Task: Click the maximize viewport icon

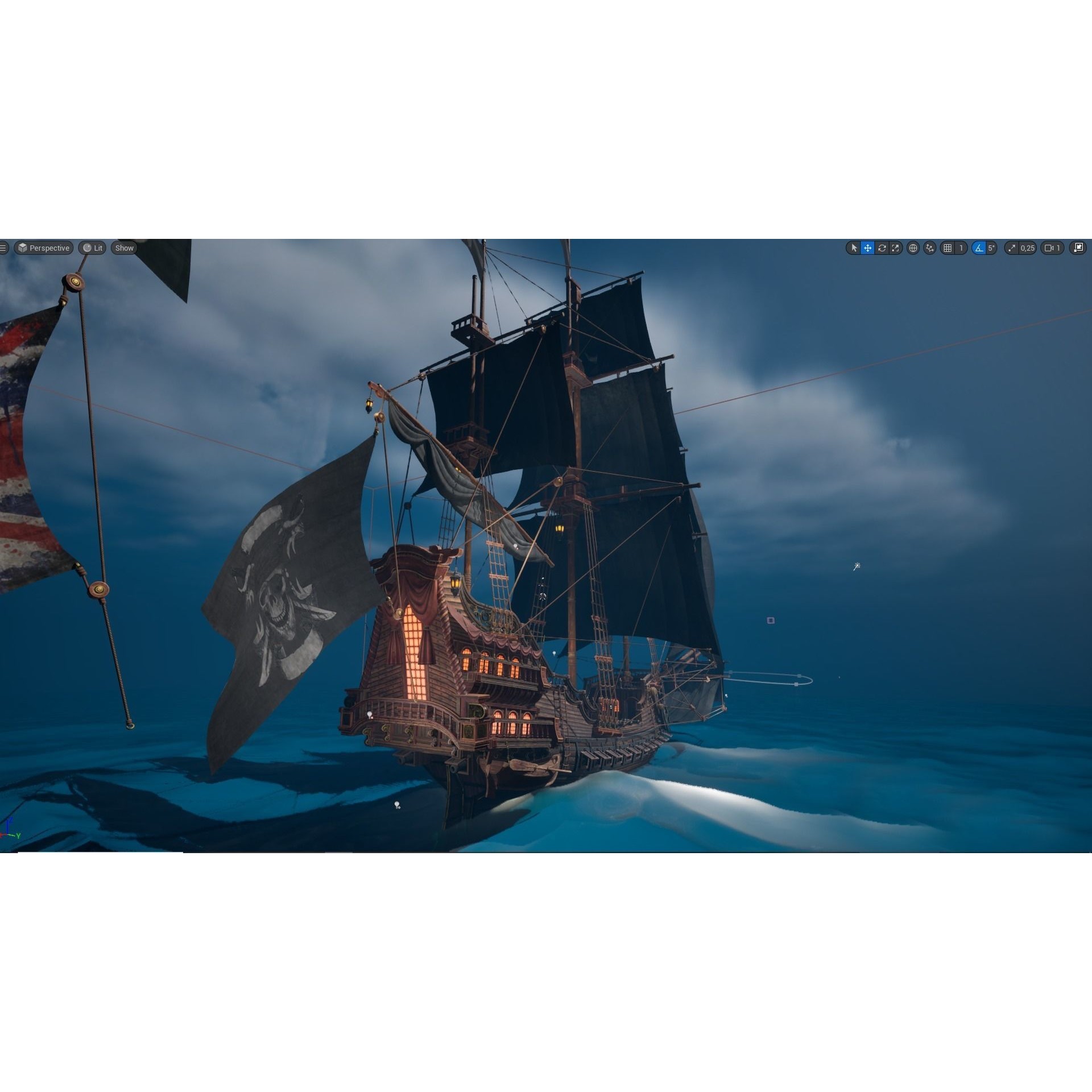Action: (1079, 248)
